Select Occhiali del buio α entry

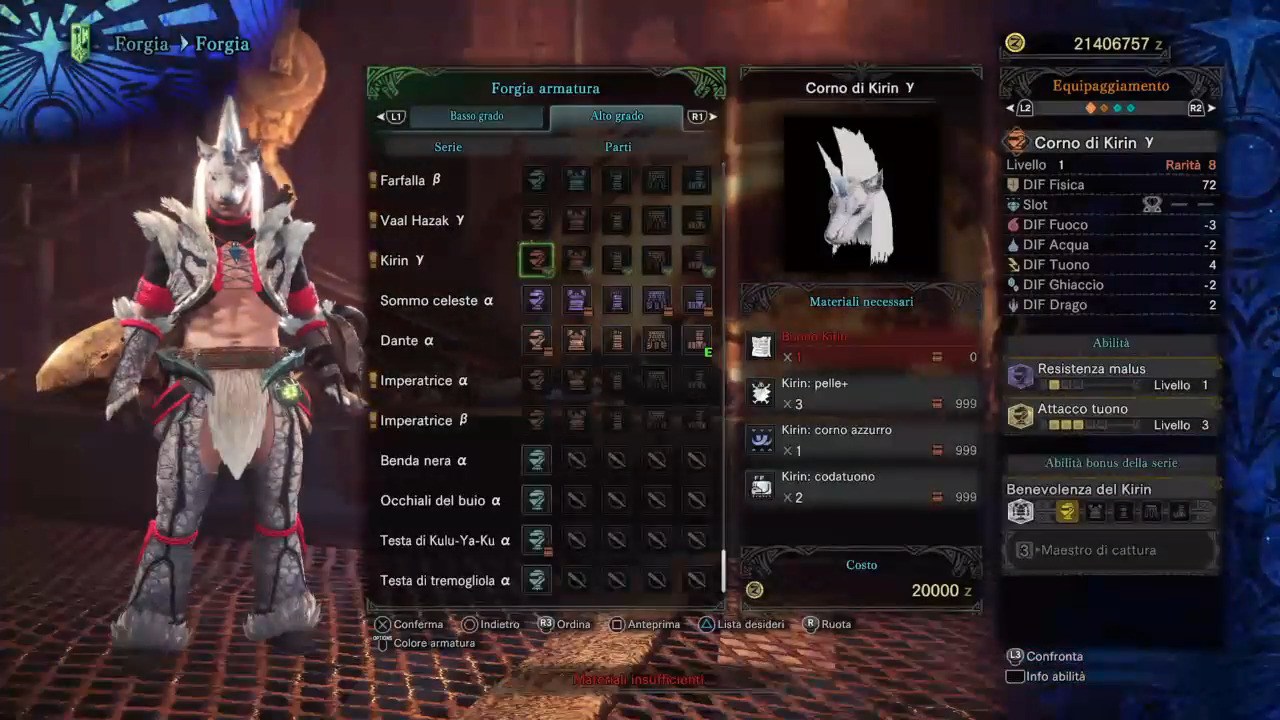440,501
